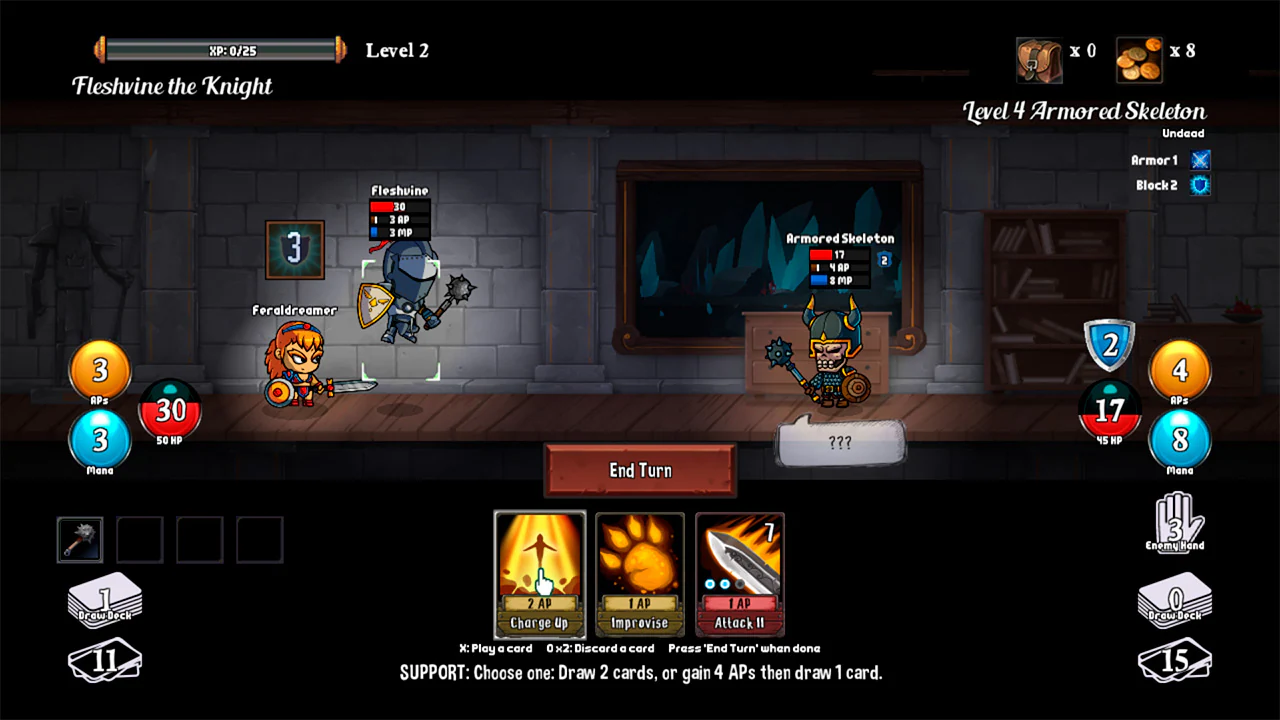Click the skeleton's Armor 1 status icon
1280x720 pixels.
[1199, 160]
